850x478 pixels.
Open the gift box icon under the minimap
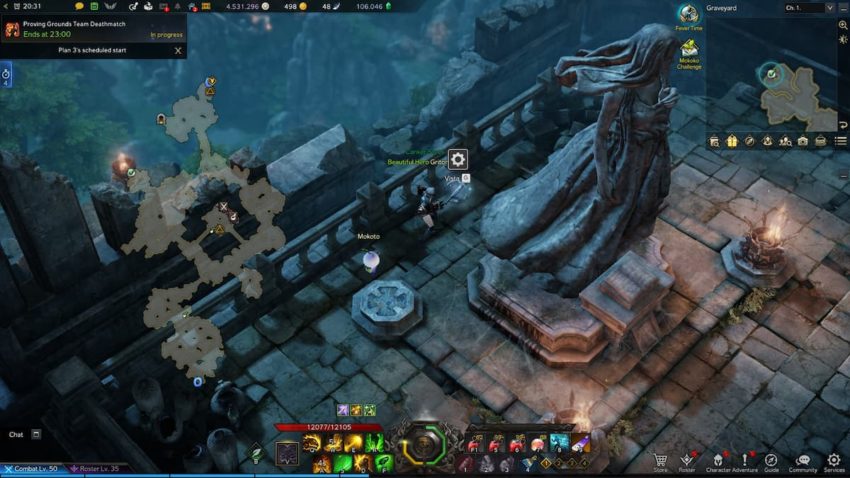coord(732,141)
